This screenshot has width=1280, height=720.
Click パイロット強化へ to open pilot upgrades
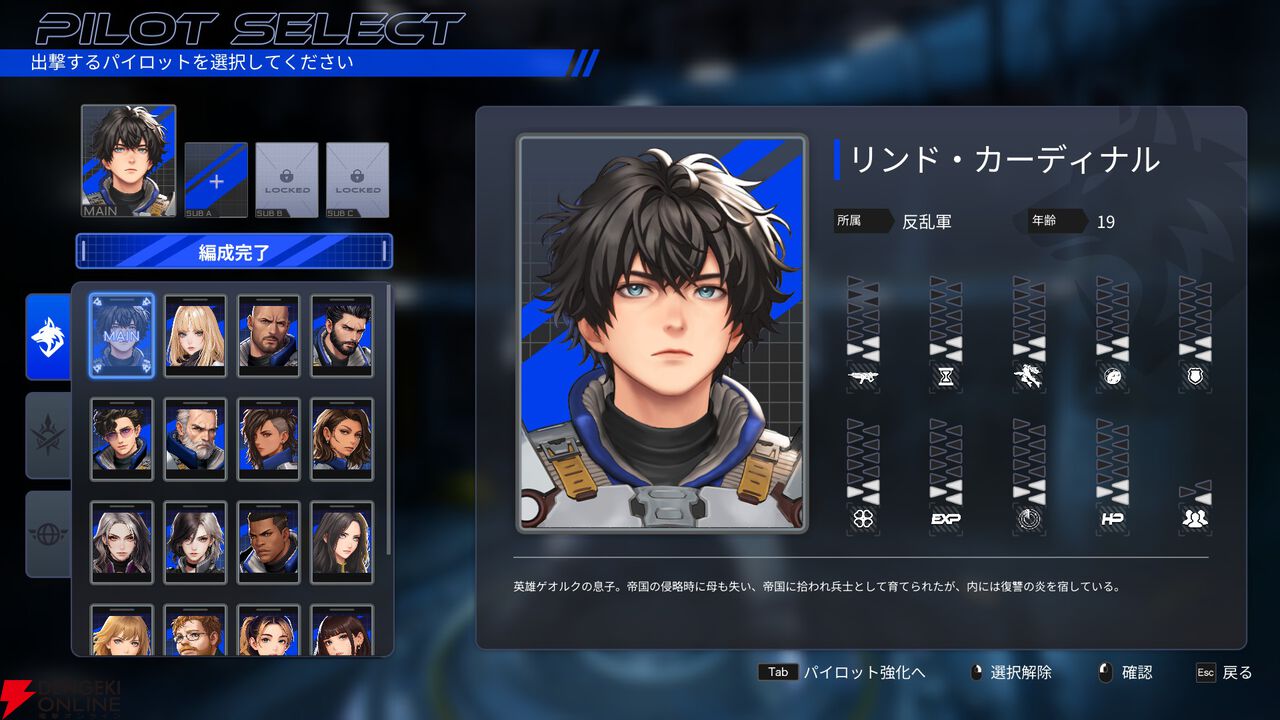[864, 672]
